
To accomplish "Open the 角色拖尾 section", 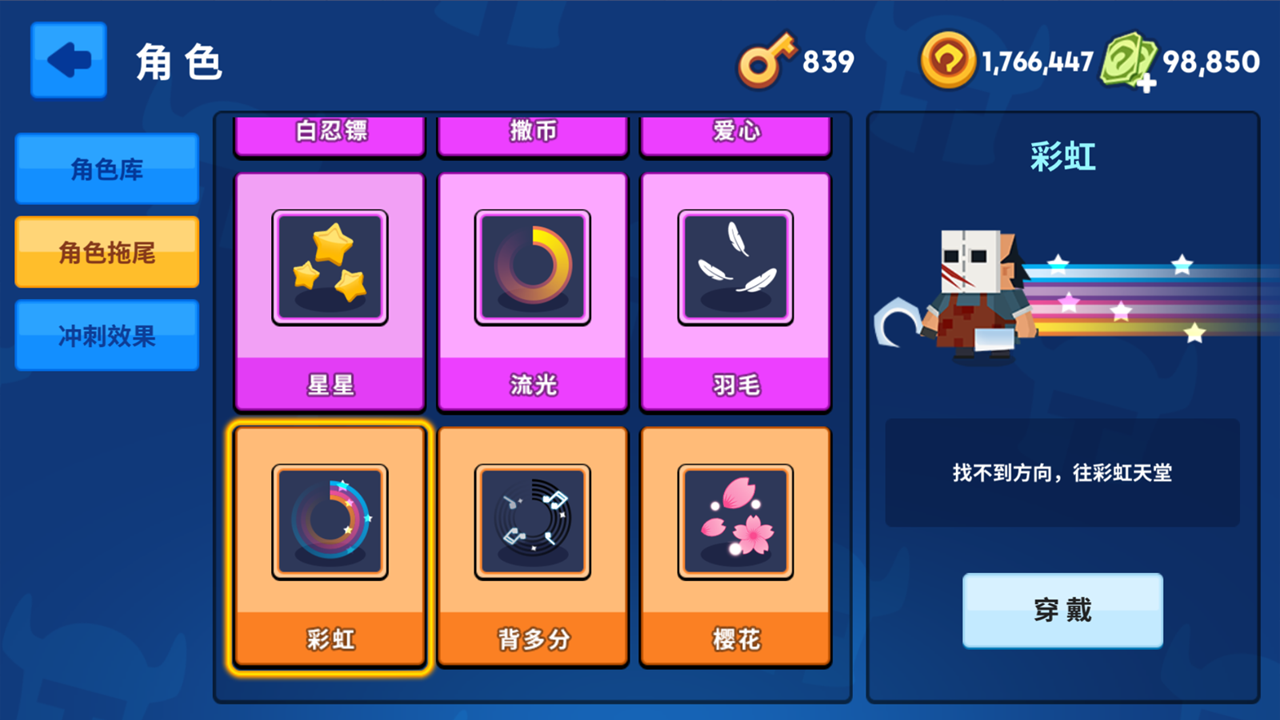I will tap(106, 252).
